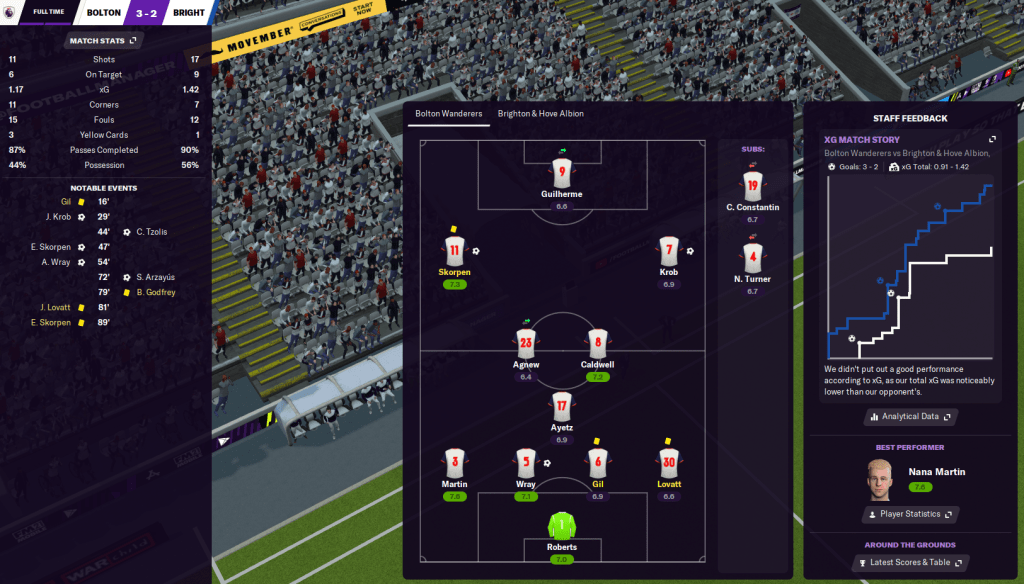1024x584 pixels.
Task: Select Krob's number 7 shirt
Action: 669,251
